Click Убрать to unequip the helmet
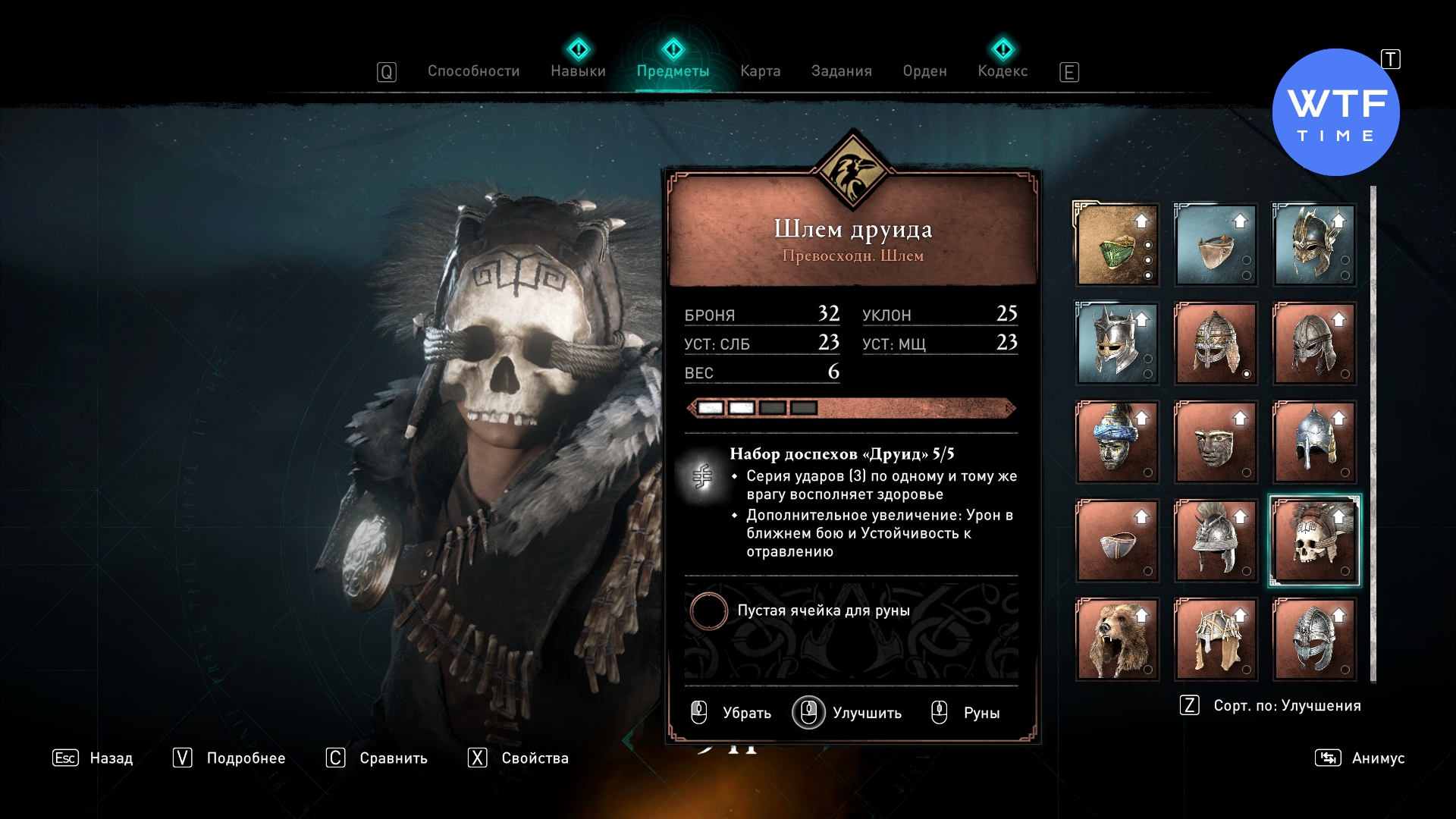Image resolution: width=1456 pixels, height=819 pixels. [x=732, y=713]
